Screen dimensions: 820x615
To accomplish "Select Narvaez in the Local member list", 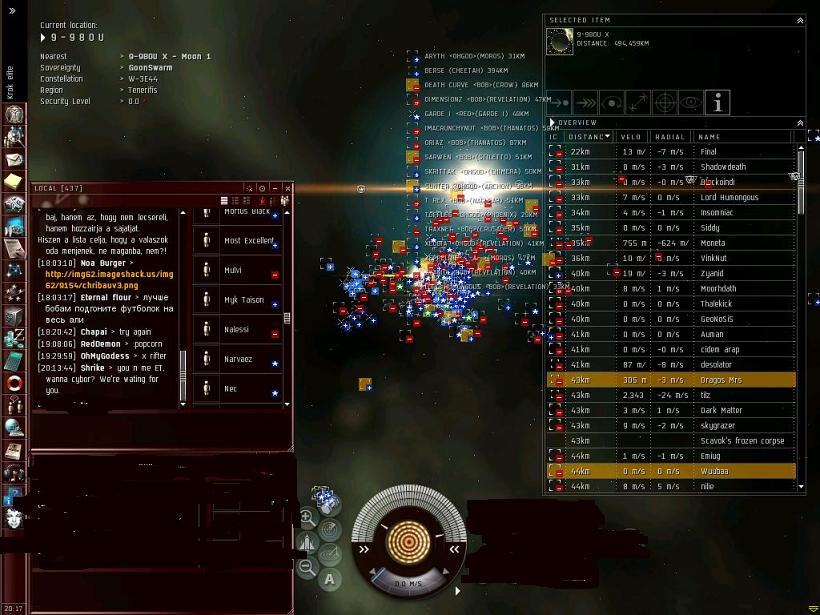I will point(238,359).
